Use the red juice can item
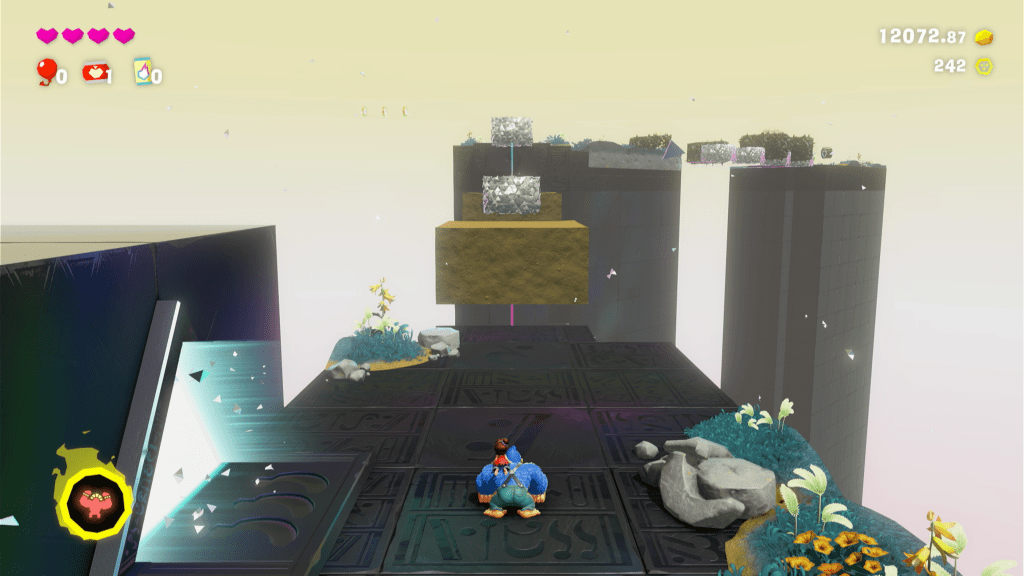 [x=95, y=71]
